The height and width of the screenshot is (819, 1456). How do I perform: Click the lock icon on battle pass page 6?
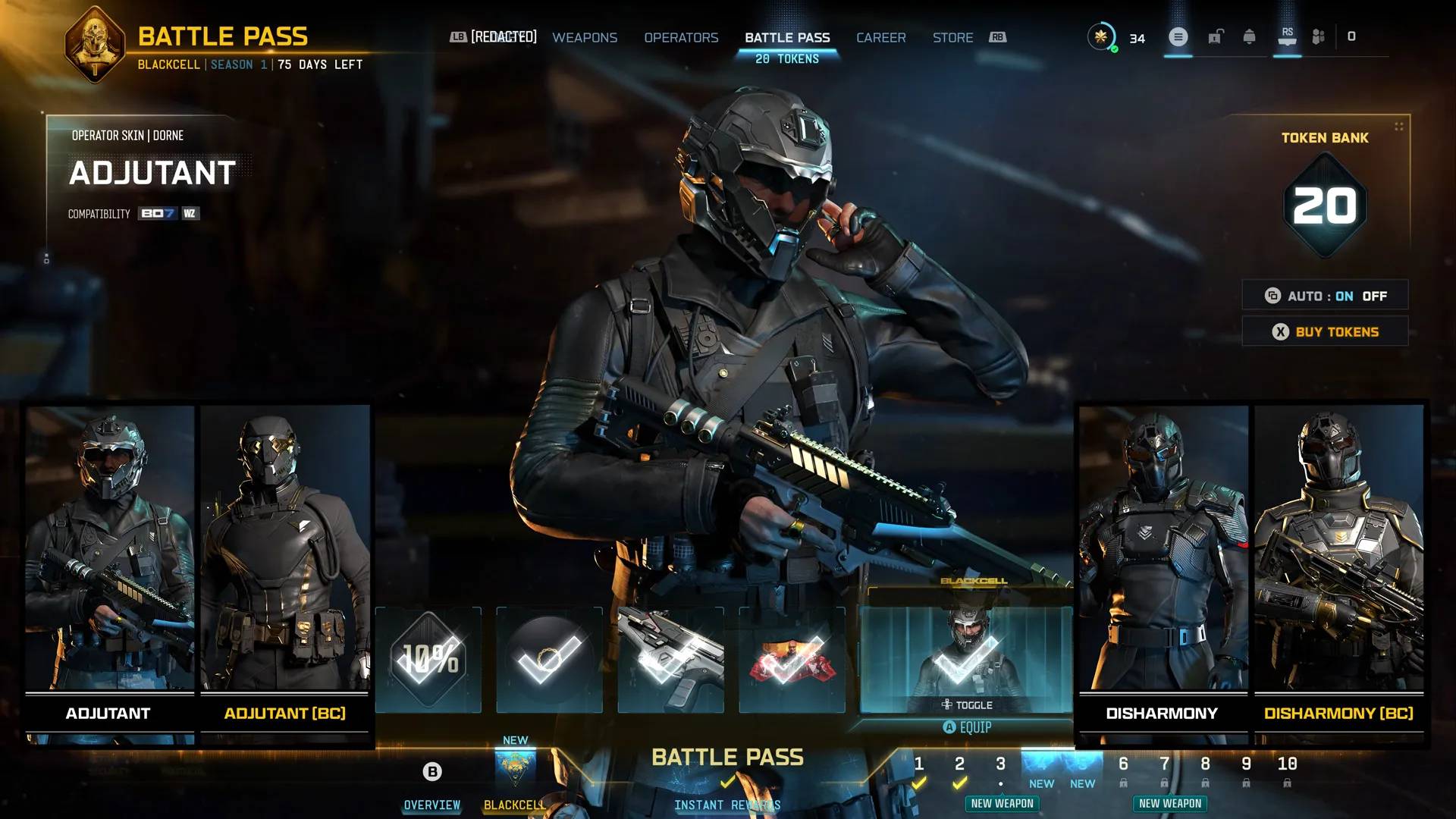[x=1123, y=783]
